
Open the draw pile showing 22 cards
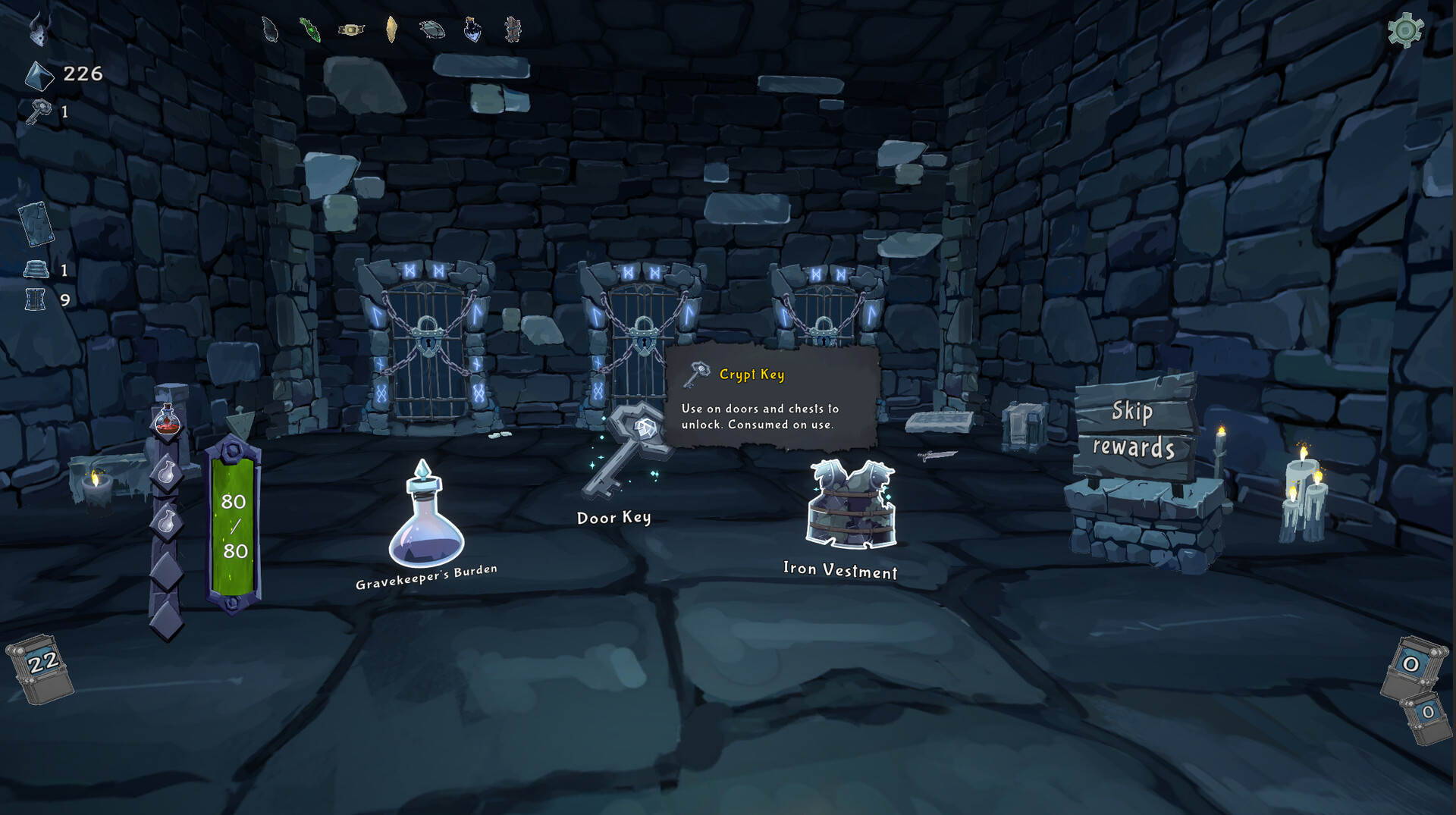coord(41,666)
